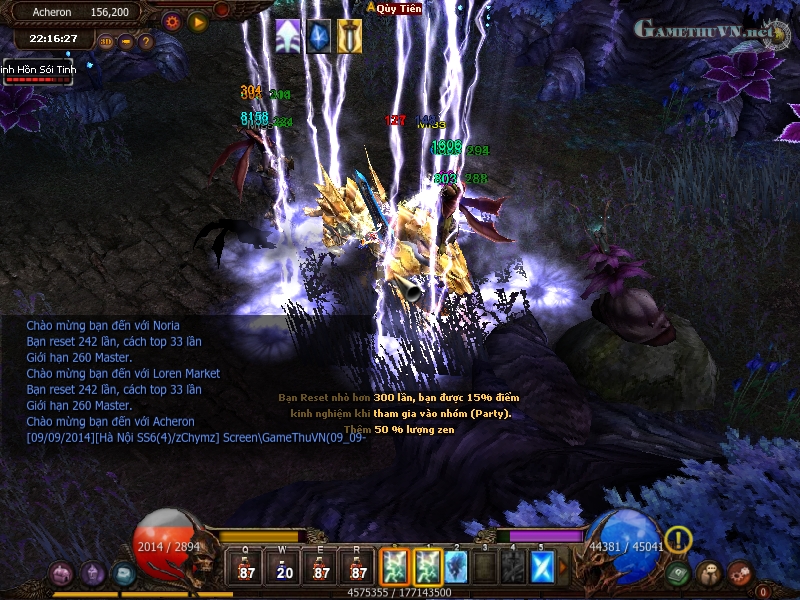
Task: Click the red round icon at bottom right
Action: (740, 573)
